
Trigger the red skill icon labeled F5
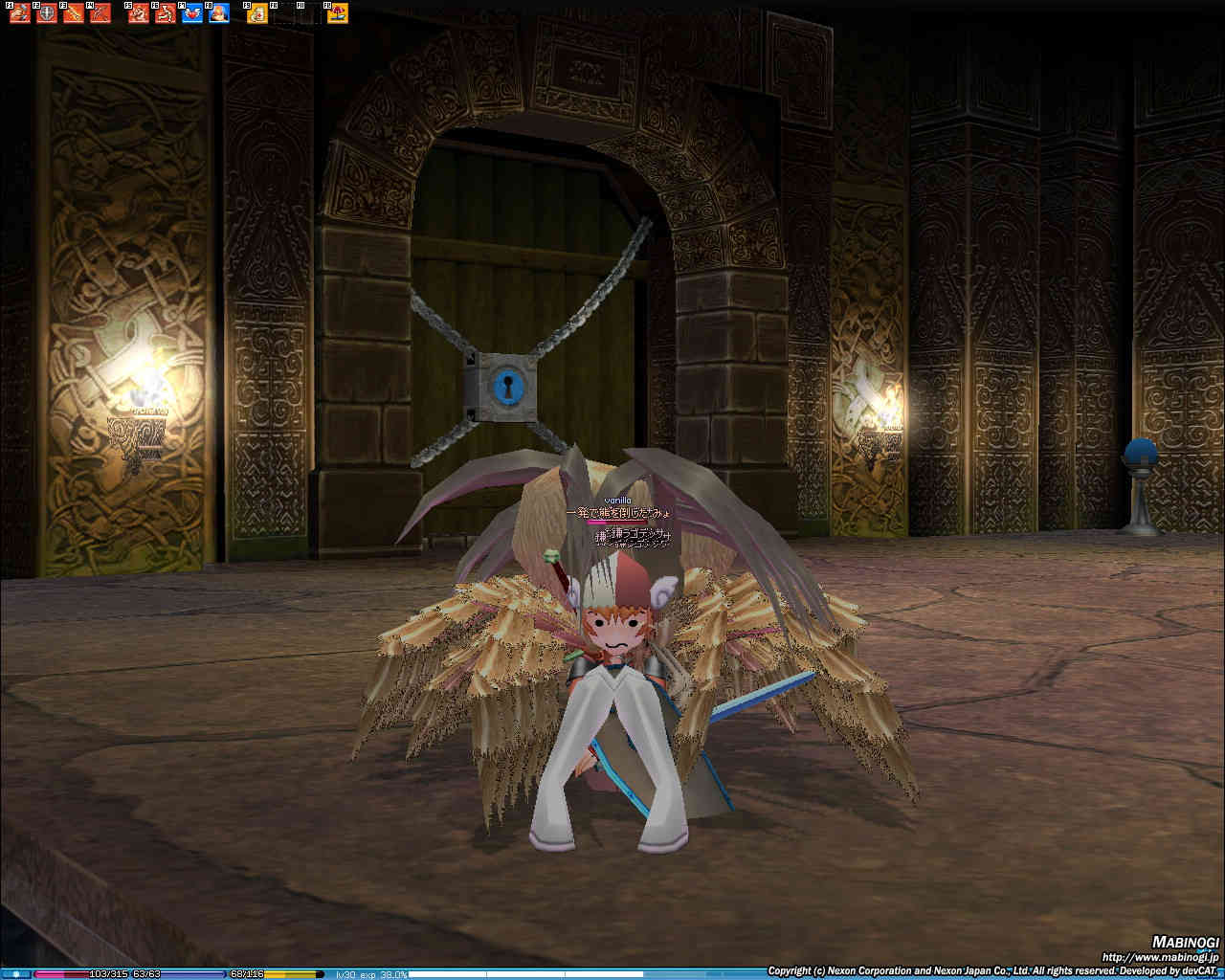139,13
